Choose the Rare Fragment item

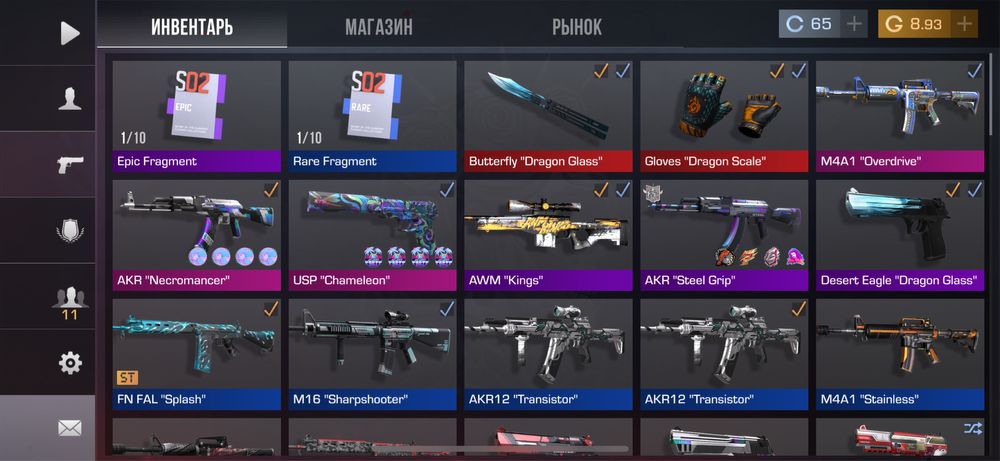point(372,115)
